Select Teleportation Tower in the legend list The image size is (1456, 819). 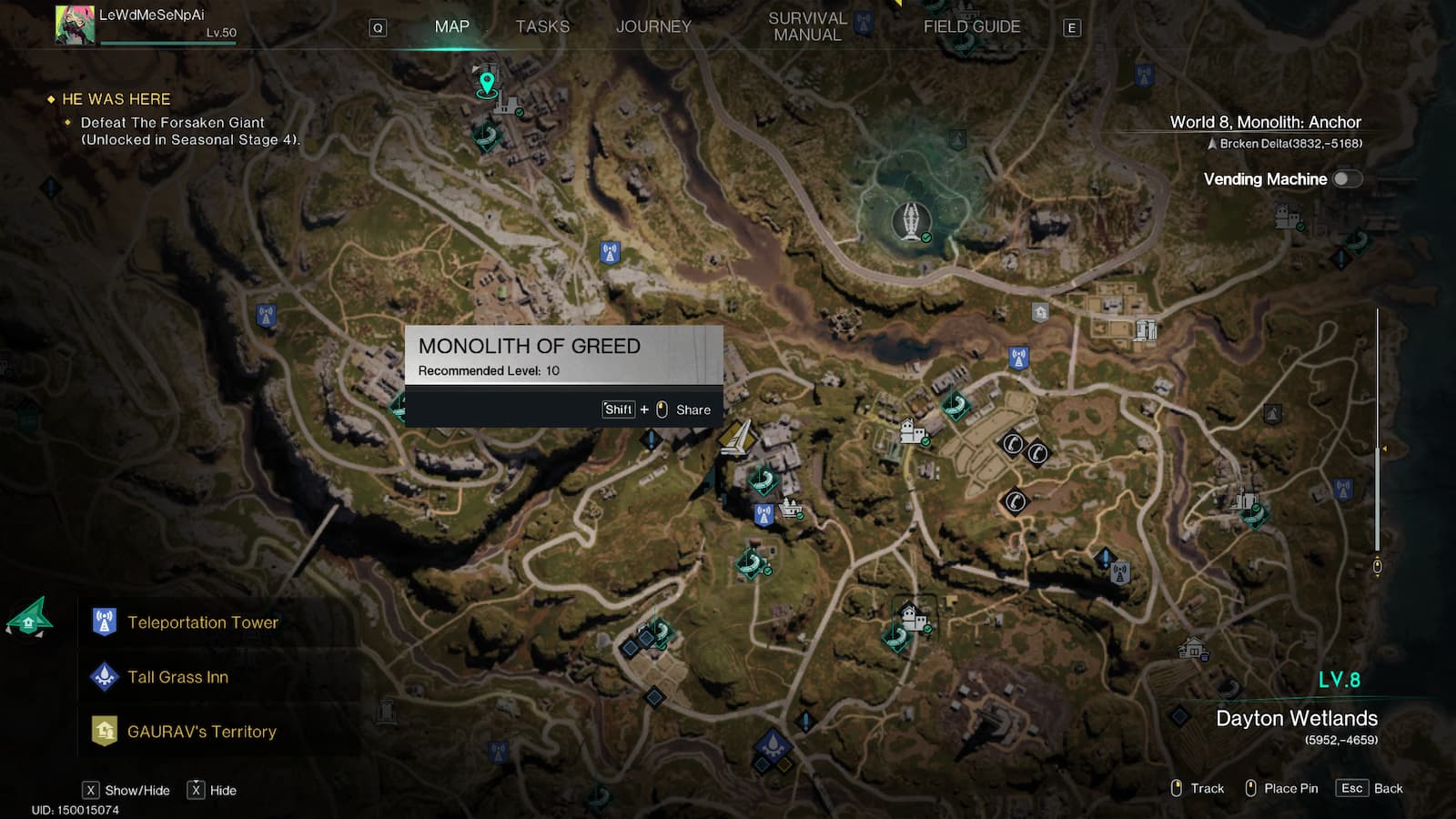(x=203, y=622)
